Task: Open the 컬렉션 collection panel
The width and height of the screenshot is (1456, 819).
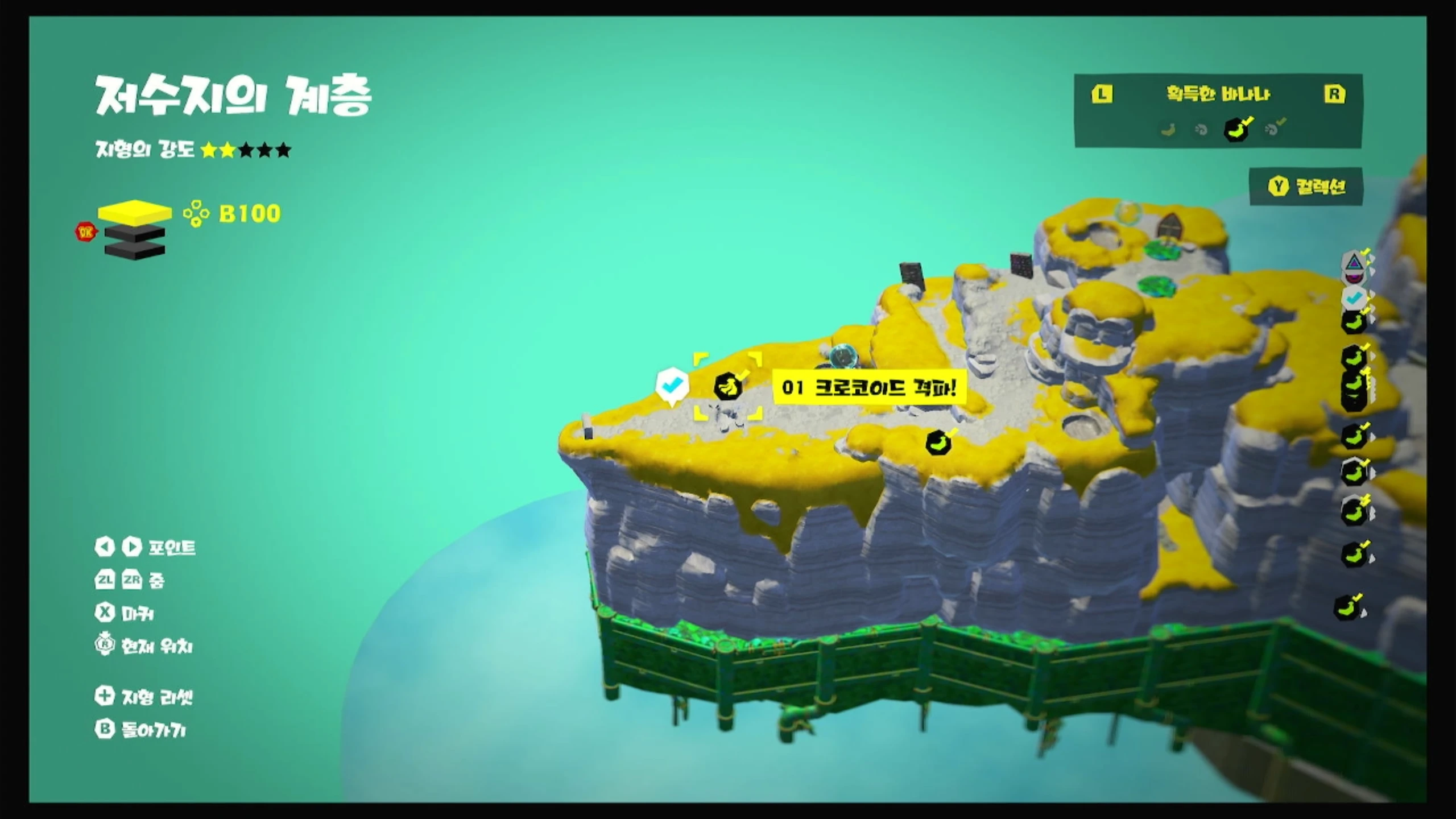Action: [1306, 187]
